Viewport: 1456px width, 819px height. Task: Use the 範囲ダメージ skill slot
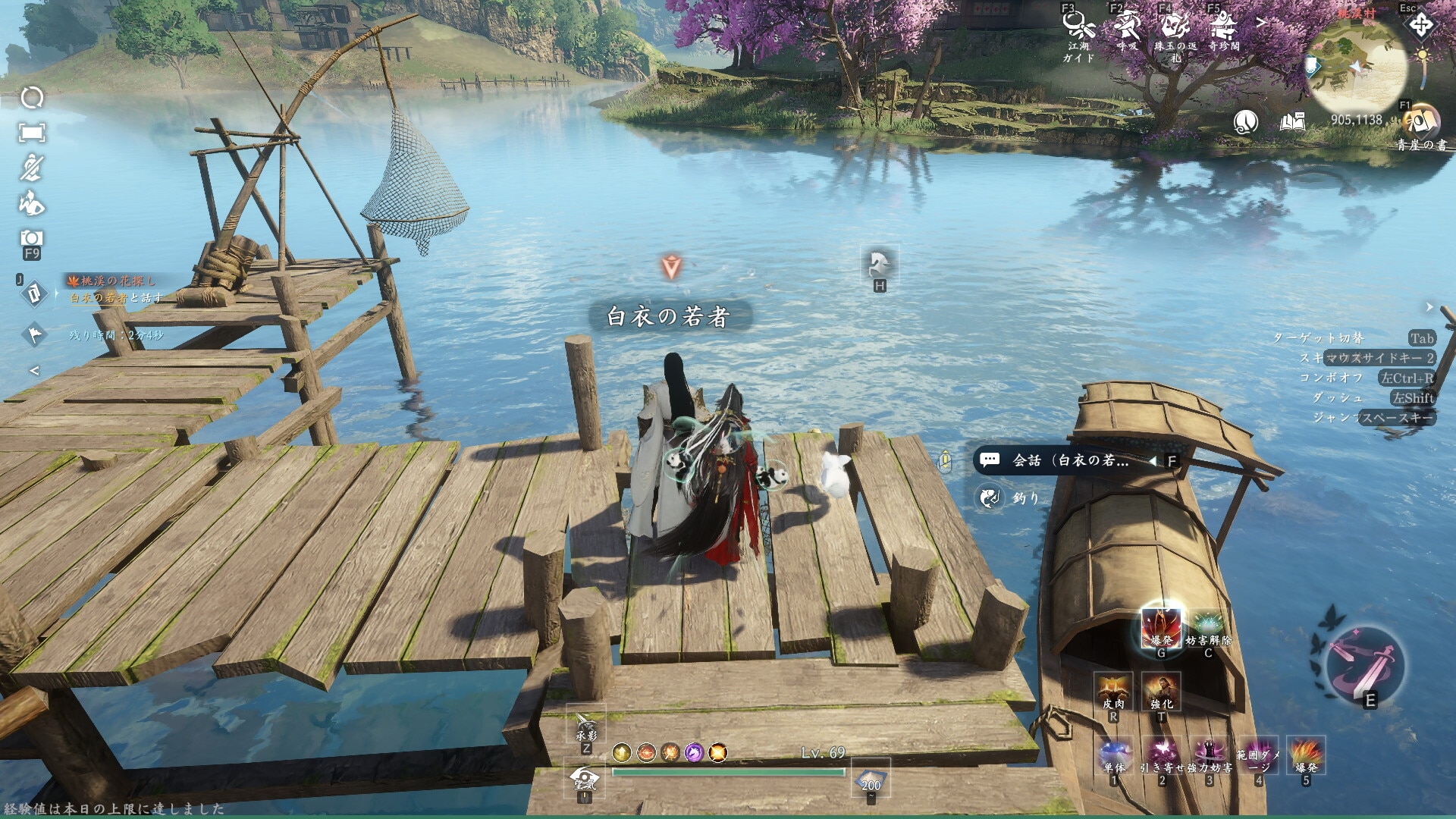(x=1258, y=755)
